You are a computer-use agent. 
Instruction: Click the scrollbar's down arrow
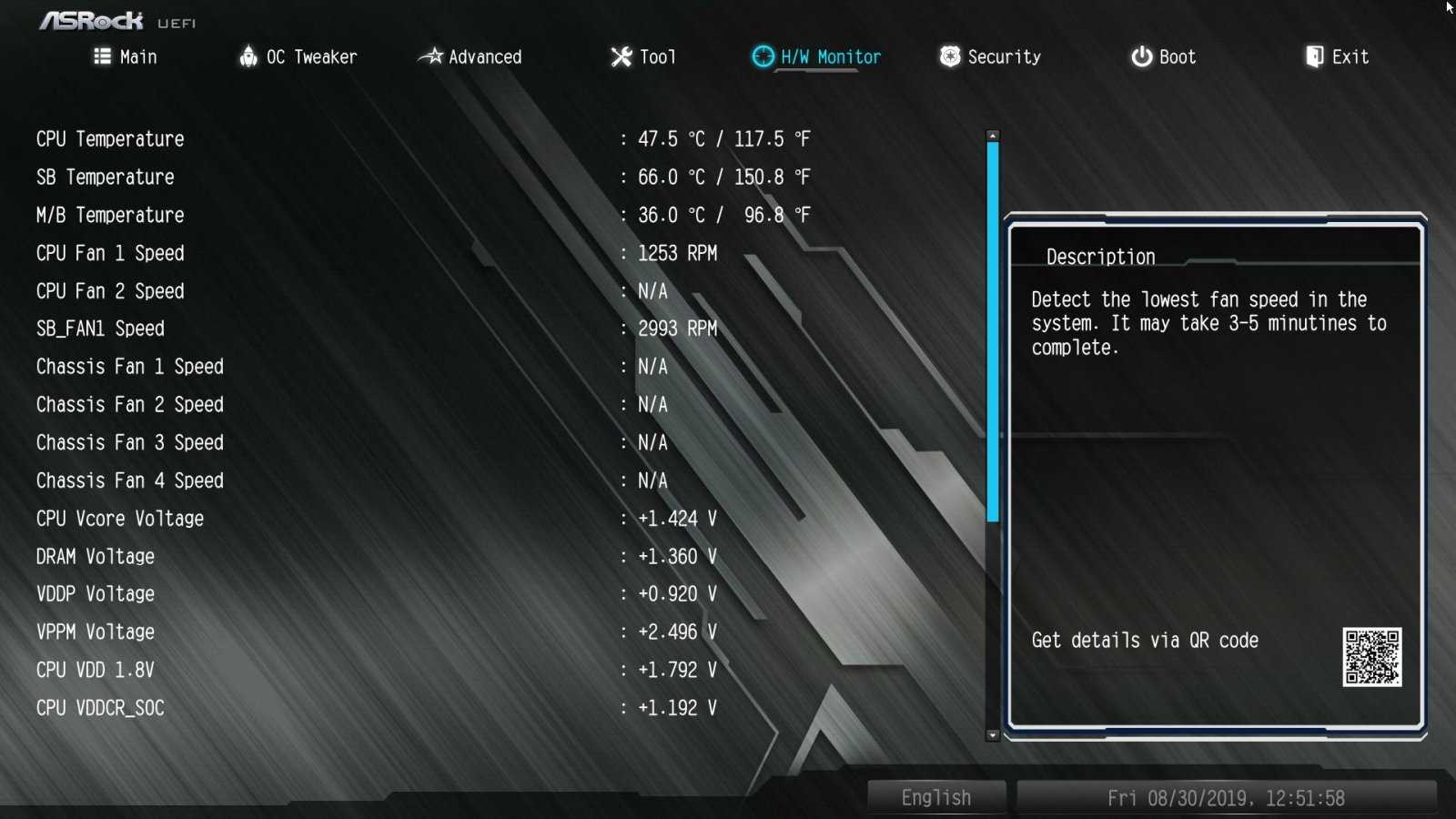tap(993, 735)
